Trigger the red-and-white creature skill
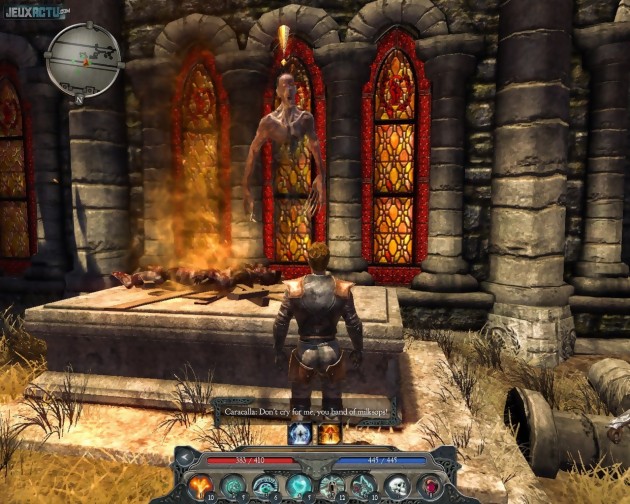 point(361,485)
